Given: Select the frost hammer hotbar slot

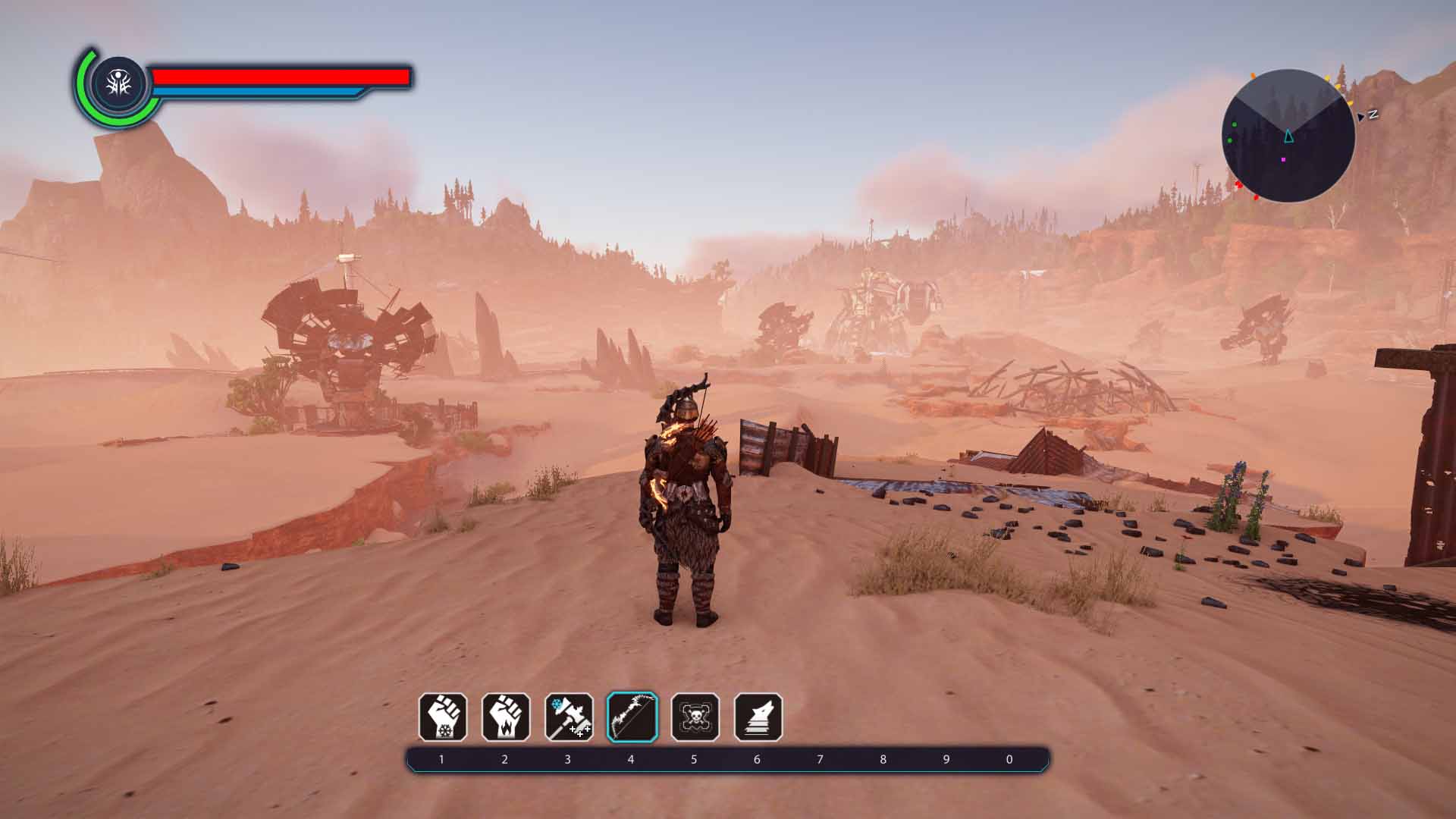Looking at the screenshot, I should pos(569,717).
